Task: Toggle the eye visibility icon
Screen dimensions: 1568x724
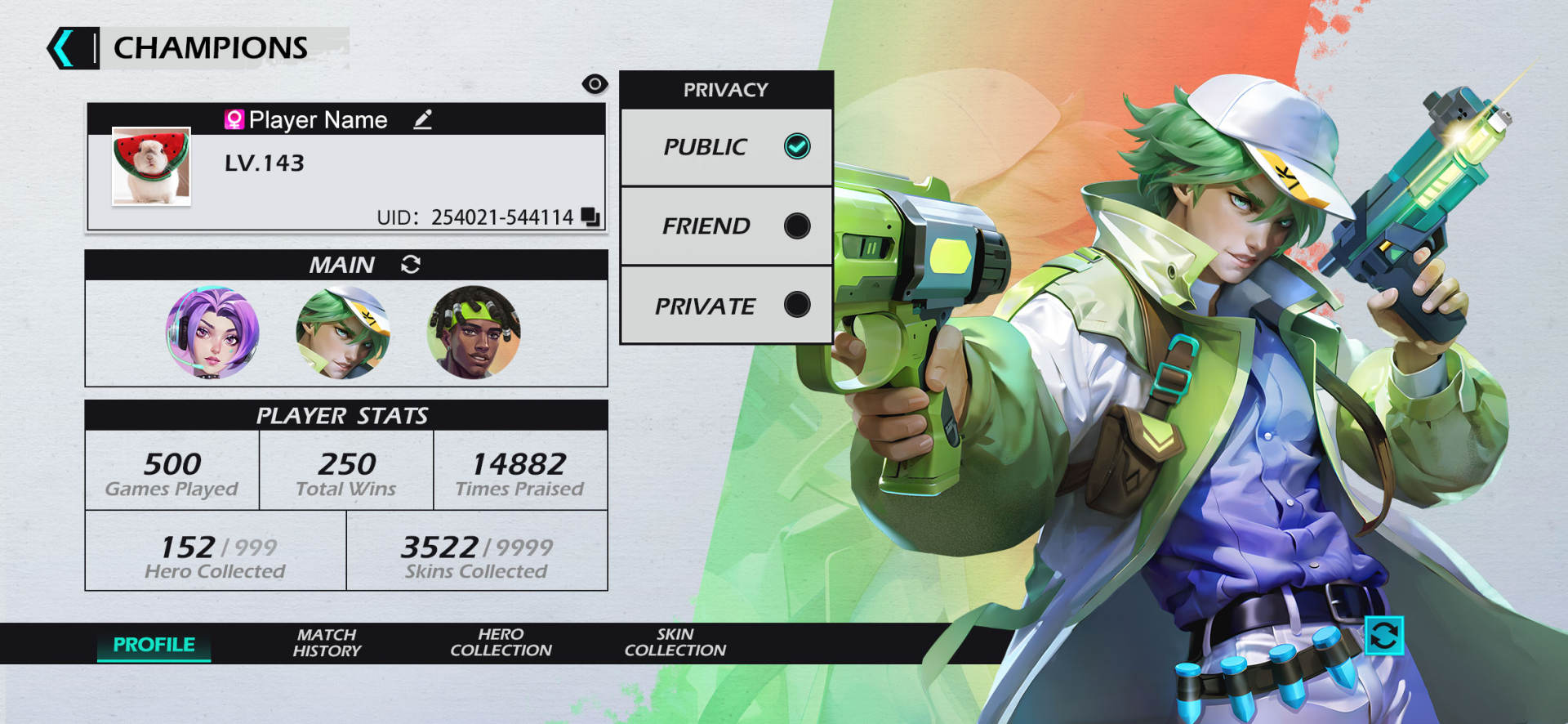Action: pyautogui.click(x=595, y=84)
